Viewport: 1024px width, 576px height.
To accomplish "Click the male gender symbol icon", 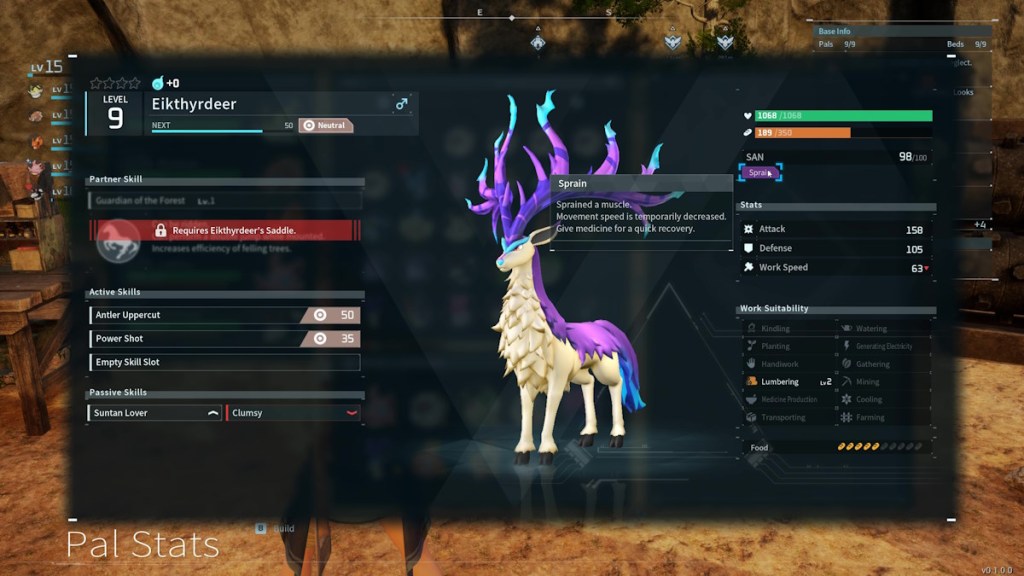I will (402, 104).
